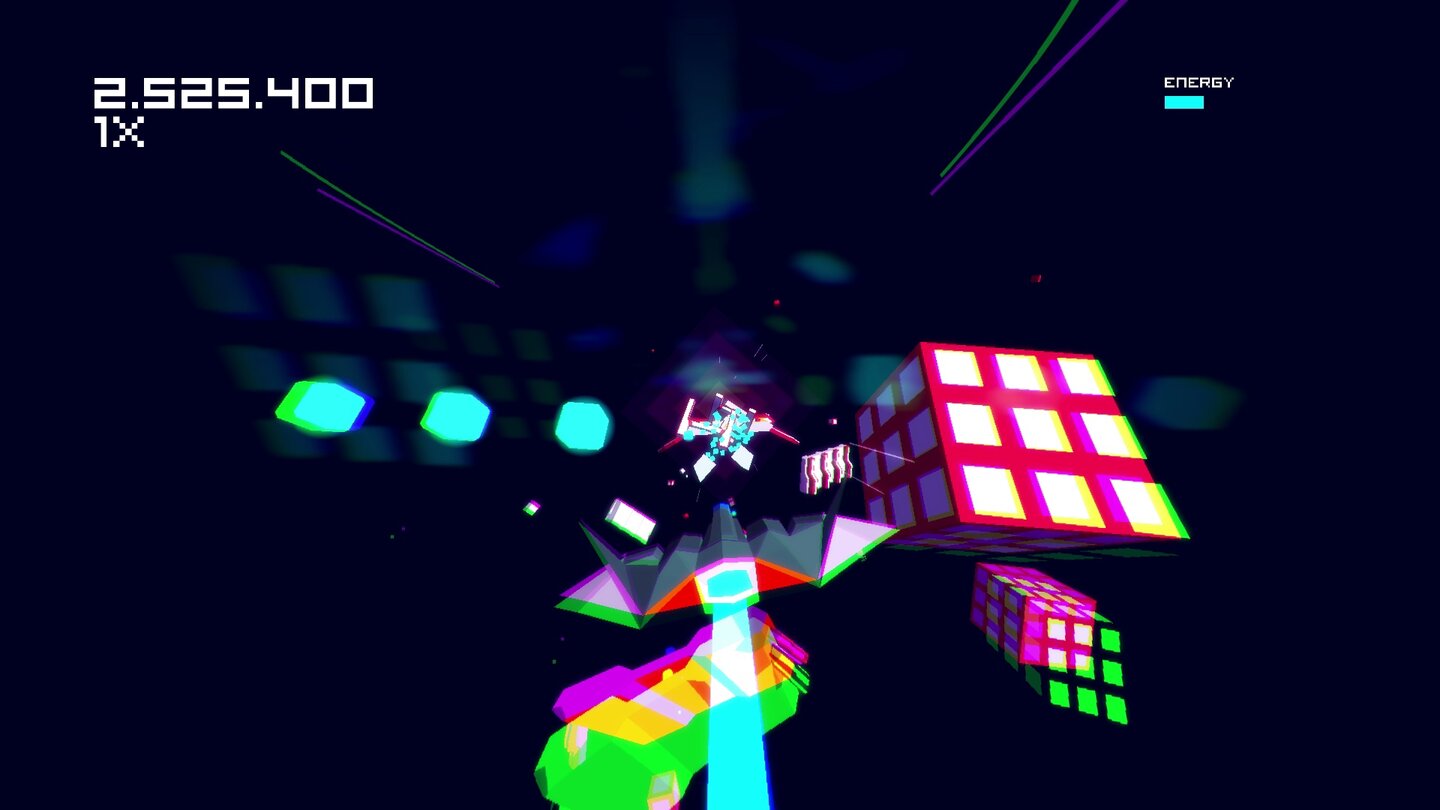This screenshot has height=810, width=1440.
Task: Click the ENERGY label in the top right
Action: coord(1199,81)
